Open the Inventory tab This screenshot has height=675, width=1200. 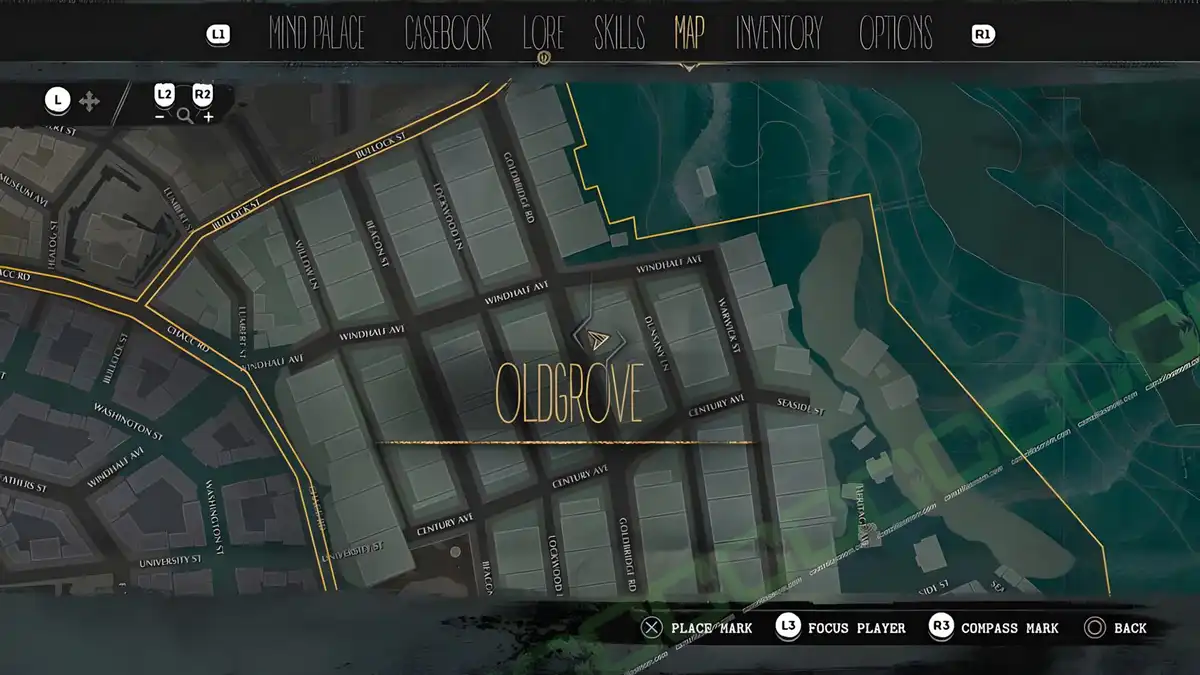tap(779, 34)
